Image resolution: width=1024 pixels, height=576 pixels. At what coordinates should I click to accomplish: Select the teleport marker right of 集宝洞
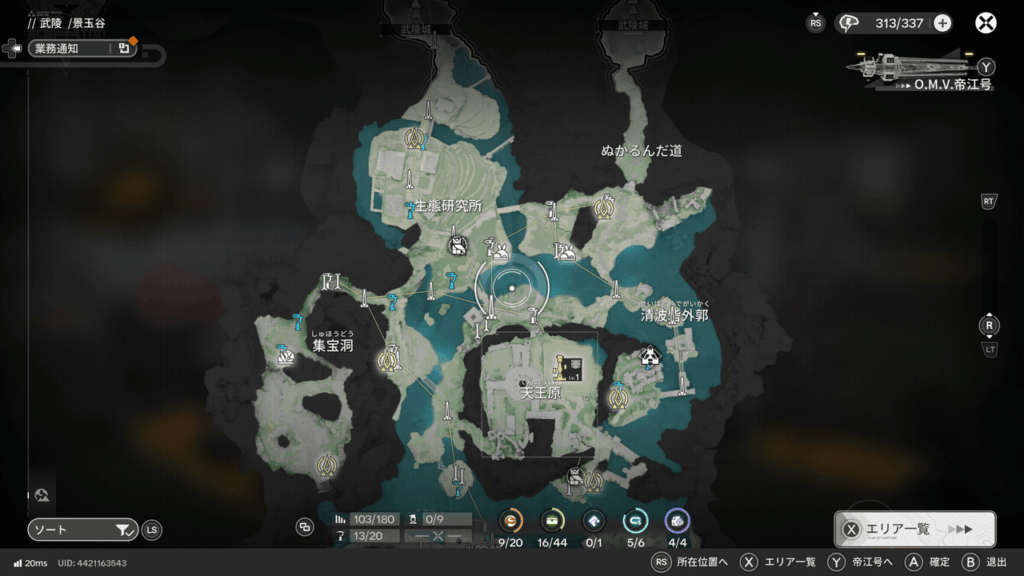[x=389, y=356]
